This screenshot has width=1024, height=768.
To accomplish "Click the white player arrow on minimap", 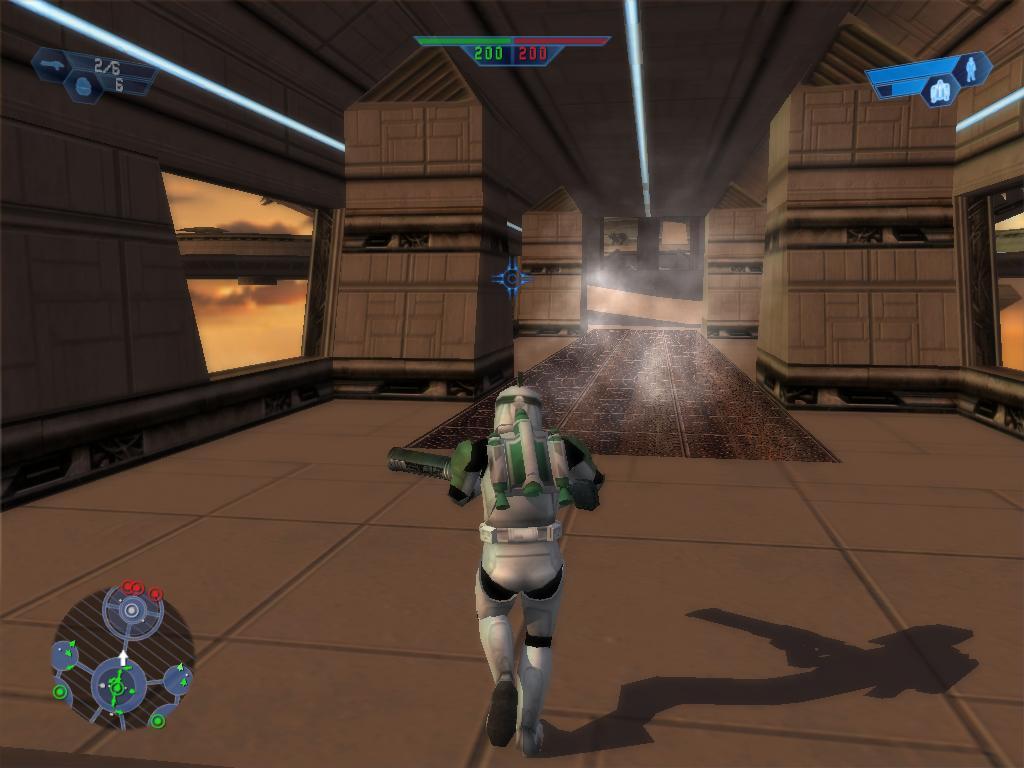I will (123, 658).
